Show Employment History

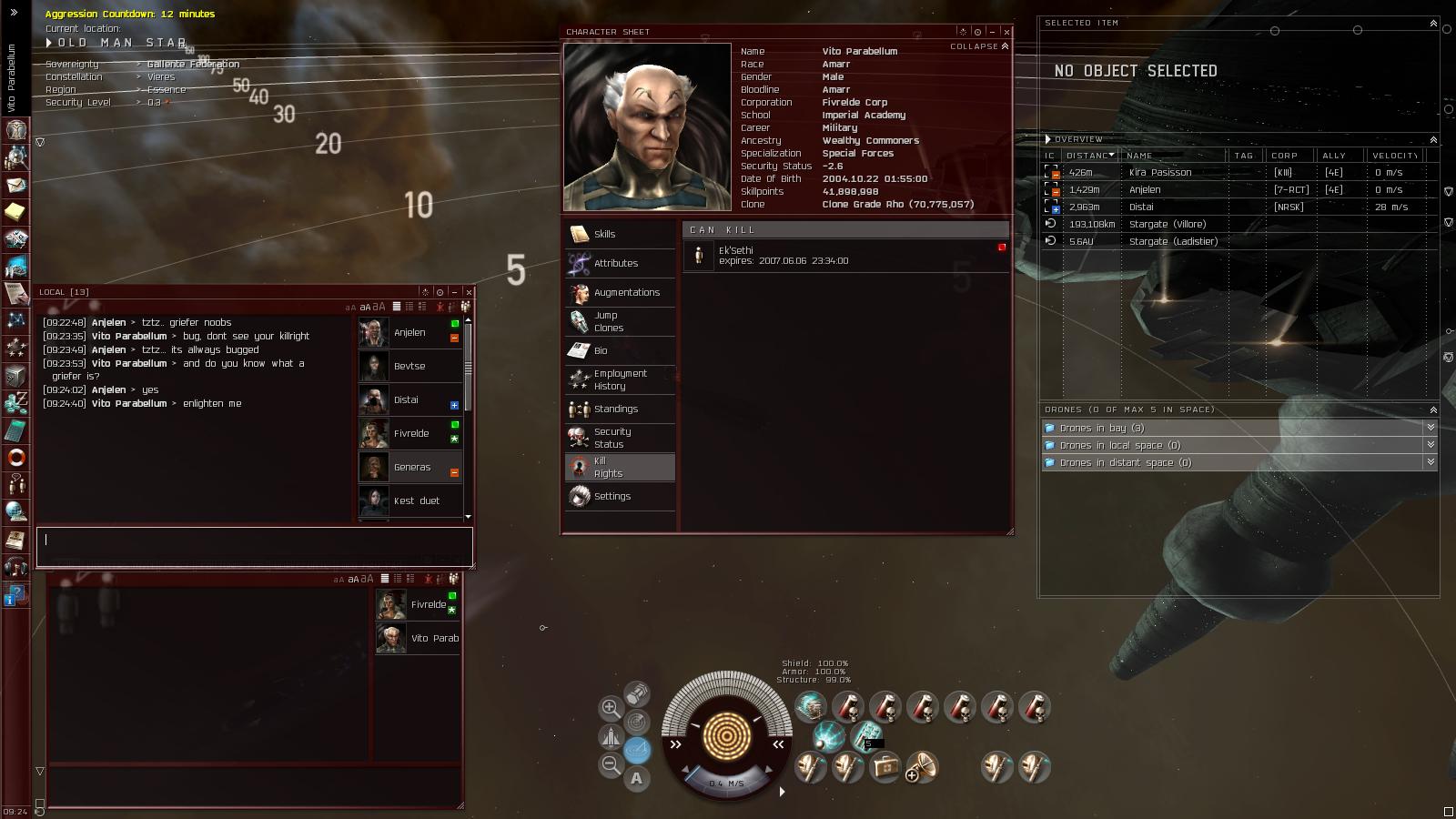click(x=620, y=379)
